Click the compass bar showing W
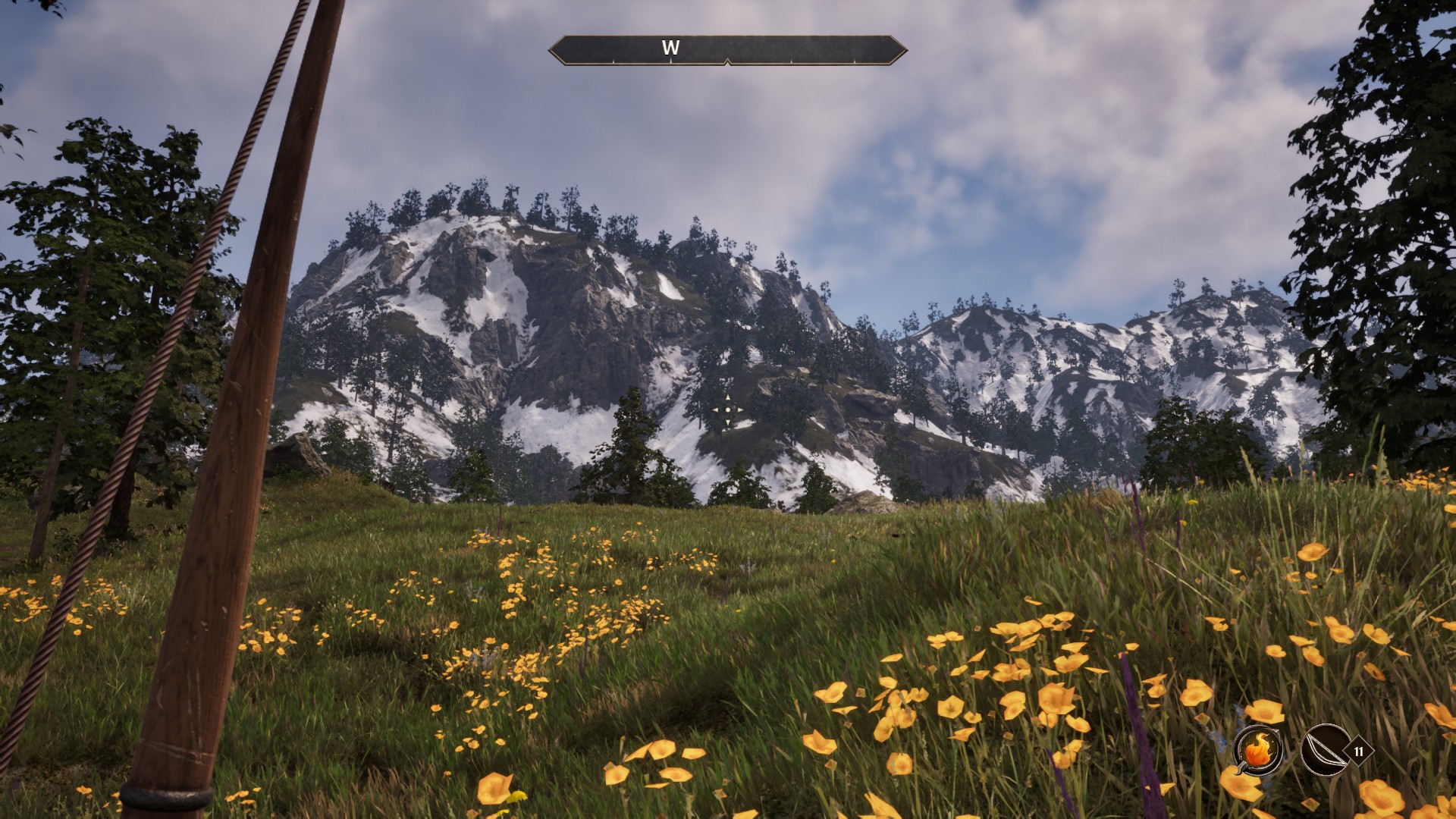This screenshot has width=1456, height=819. [x=727, y=49]
